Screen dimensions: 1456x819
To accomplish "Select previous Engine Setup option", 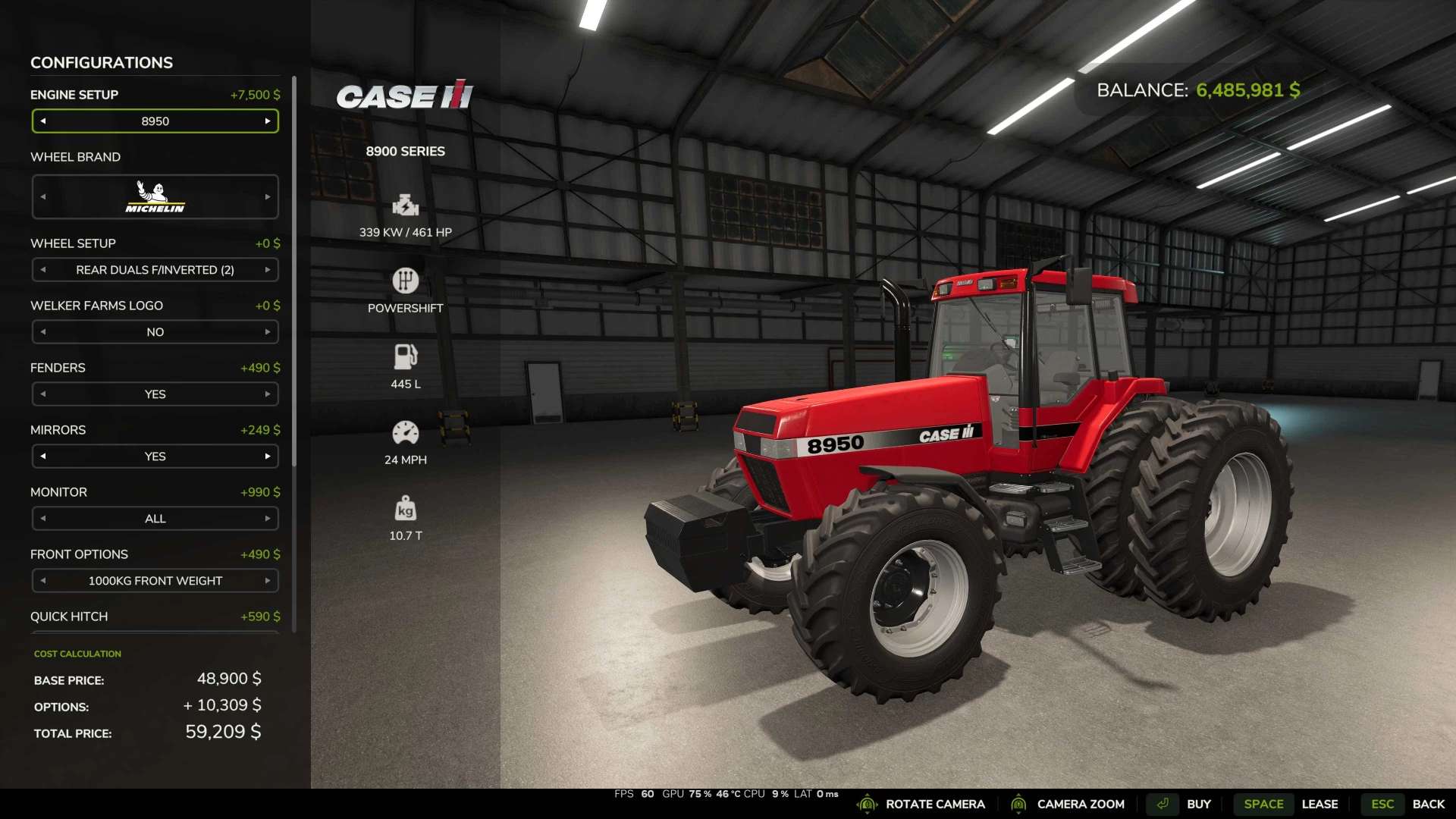I will pos(43,121).
